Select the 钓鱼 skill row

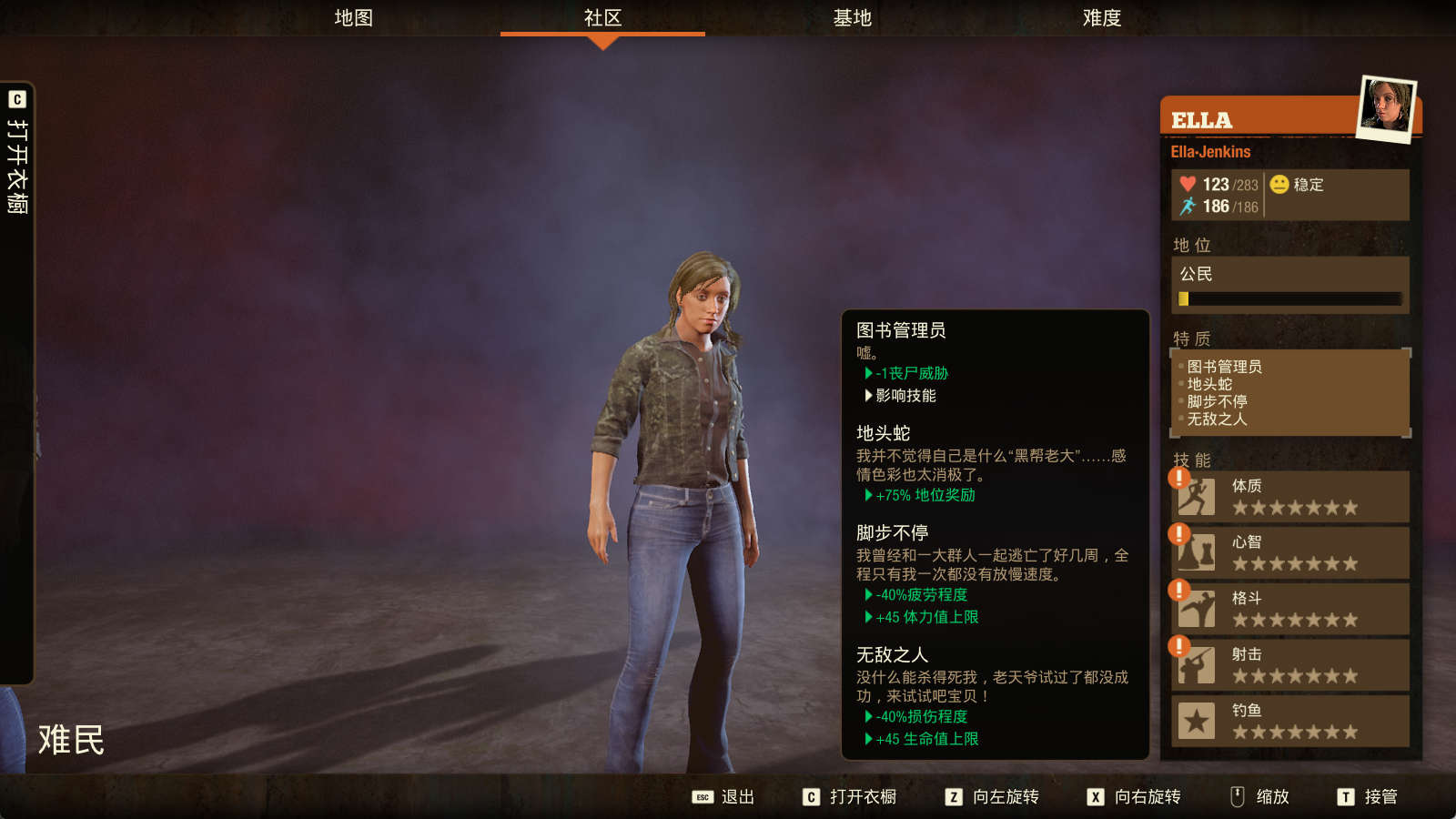point(1290,721)
